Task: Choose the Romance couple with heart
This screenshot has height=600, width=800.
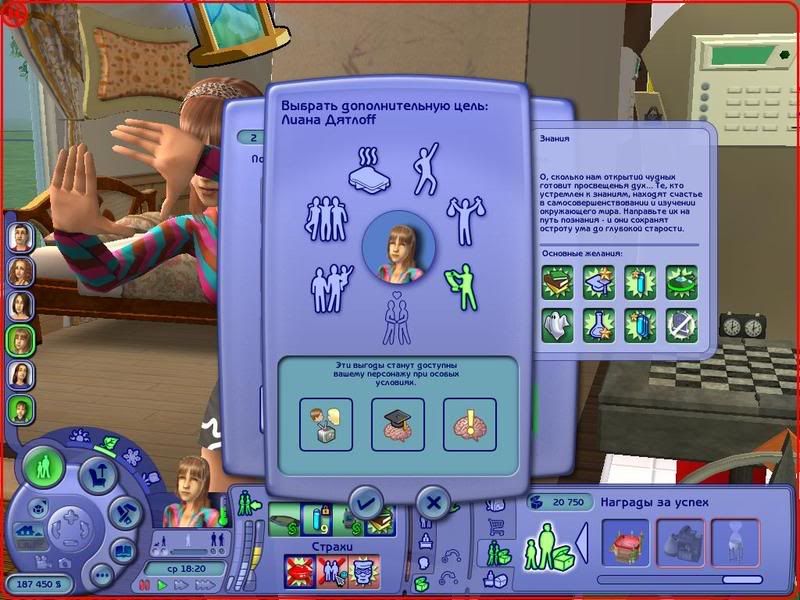Action: (x=398, y=318)
